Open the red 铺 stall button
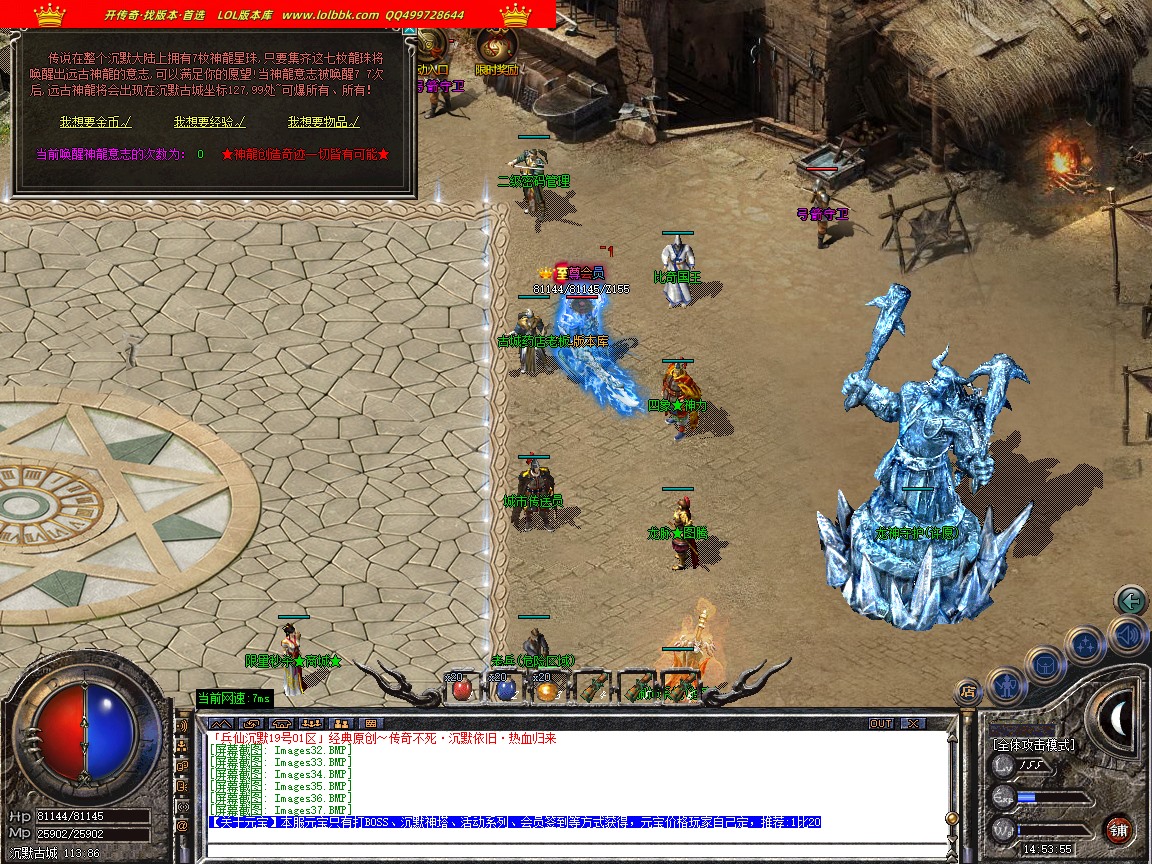1152x864 pixels. point(1119,829)
